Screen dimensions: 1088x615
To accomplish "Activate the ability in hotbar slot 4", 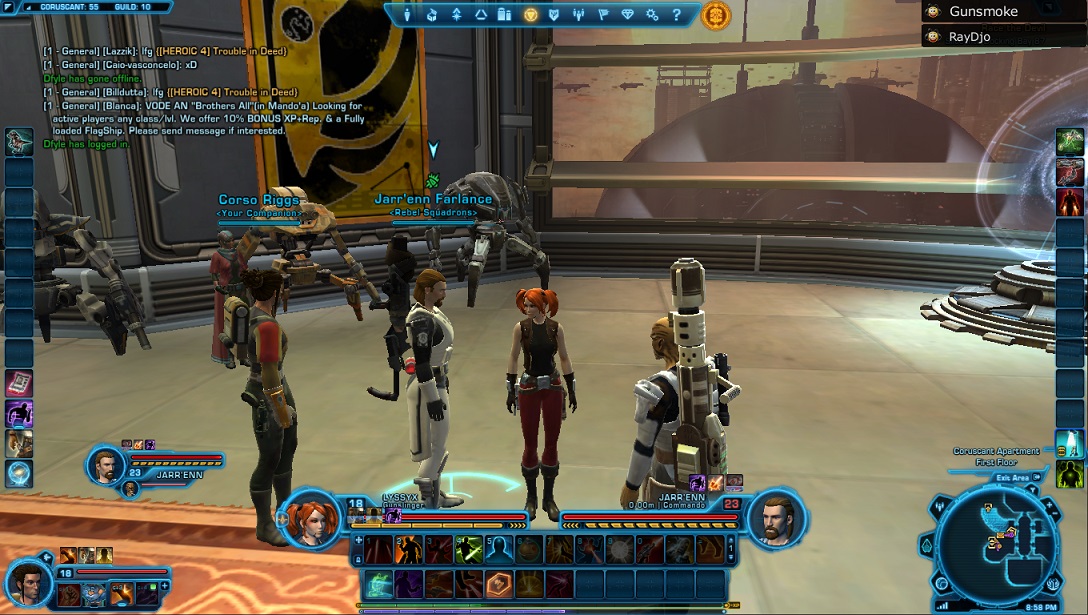I will point(470,549).
